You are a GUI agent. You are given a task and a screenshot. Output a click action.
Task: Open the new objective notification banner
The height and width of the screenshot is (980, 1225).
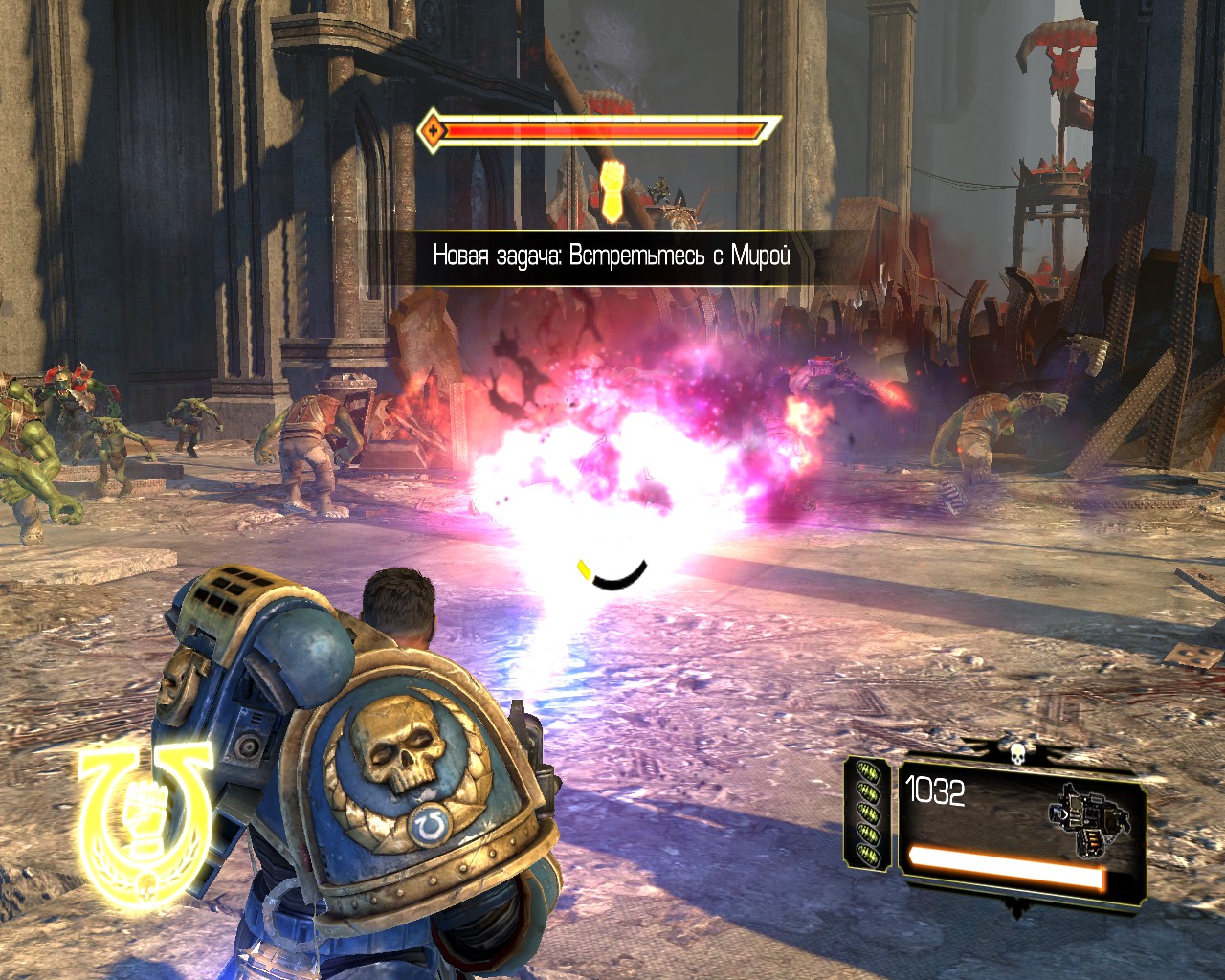coord(612,256)
